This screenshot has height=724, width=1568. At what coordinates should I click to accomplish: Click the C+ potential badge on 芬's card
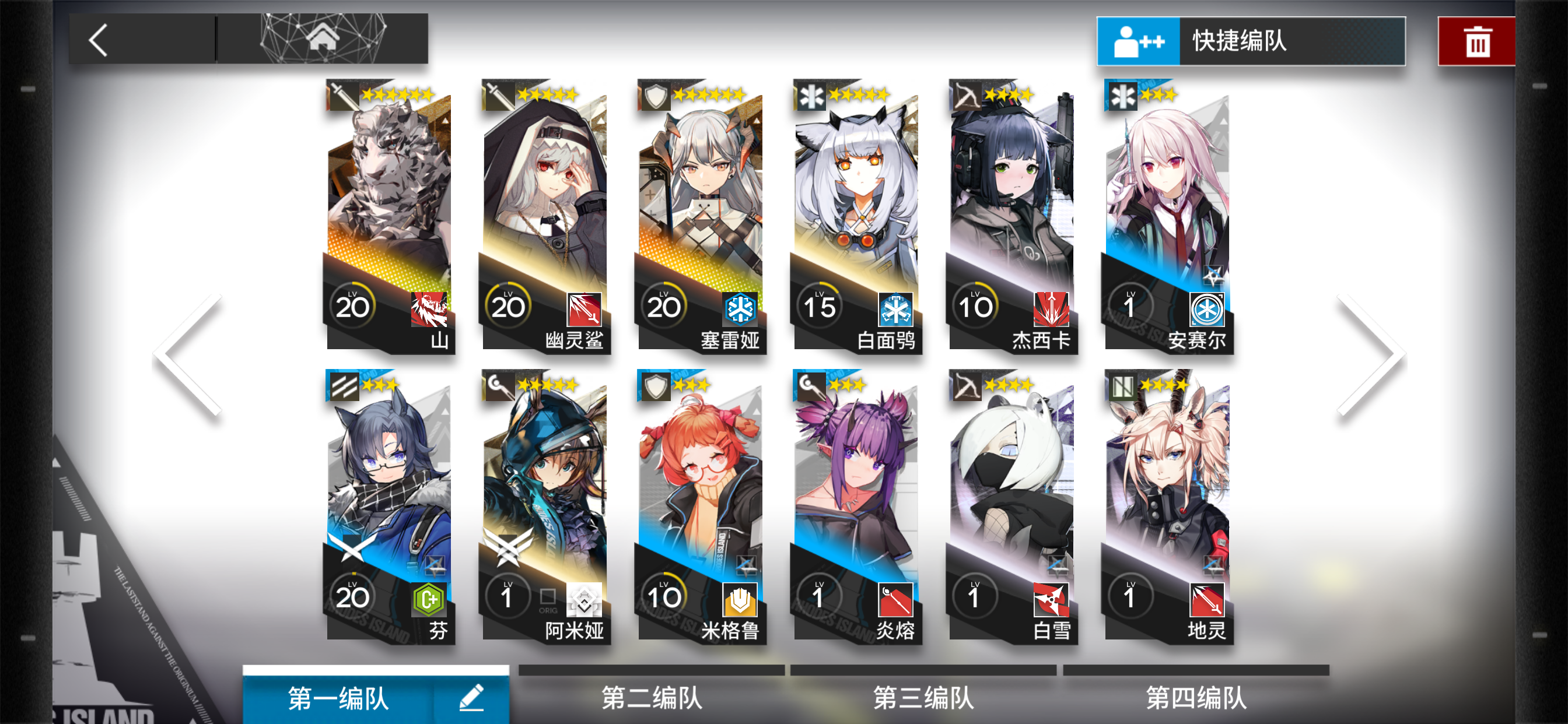[430, 598]
